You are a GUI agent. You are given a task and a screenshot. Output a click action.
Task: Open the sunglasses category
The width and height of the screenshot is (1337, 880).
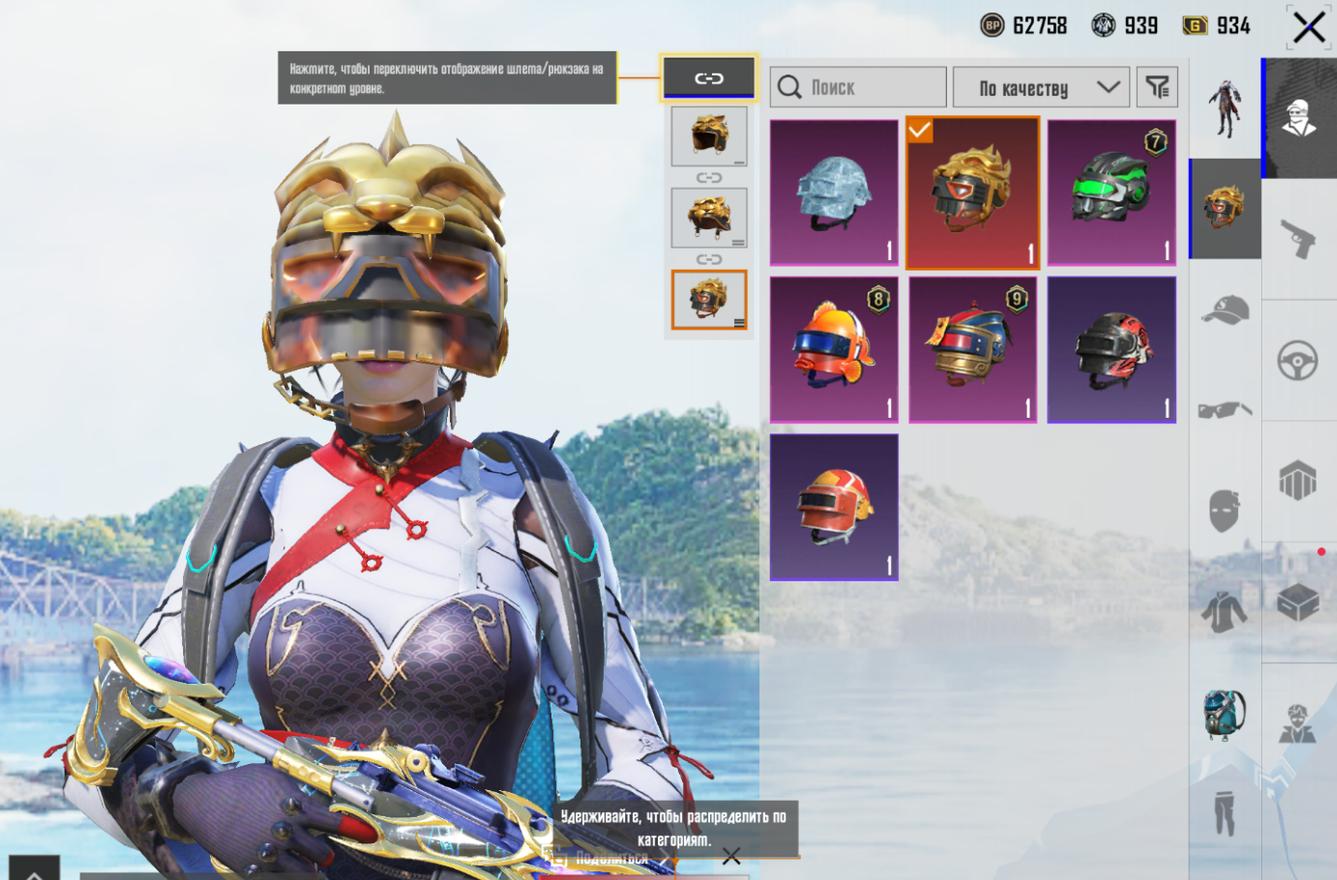point(1224,410)
